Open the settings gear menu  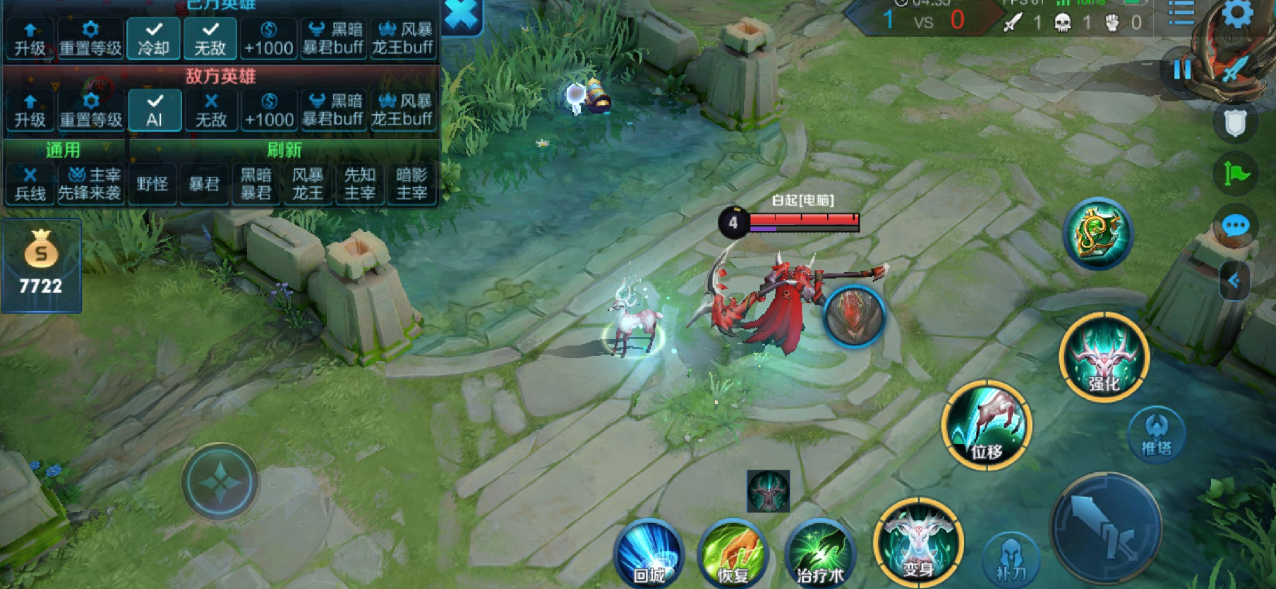pyautogui.click(x=1237, y=14)
